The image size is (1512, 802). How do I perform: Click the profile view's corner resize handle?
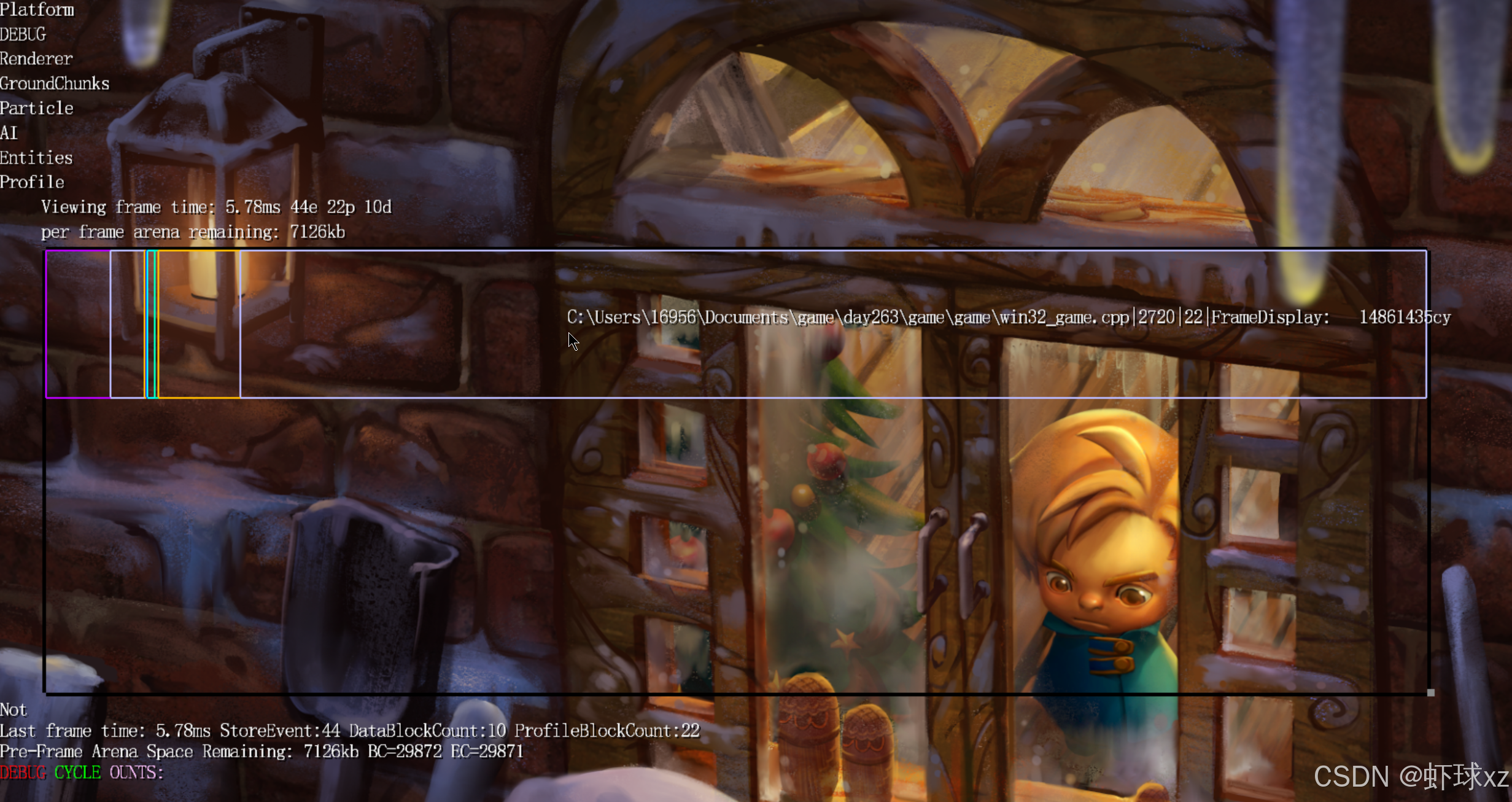(x=1430, y=692)
